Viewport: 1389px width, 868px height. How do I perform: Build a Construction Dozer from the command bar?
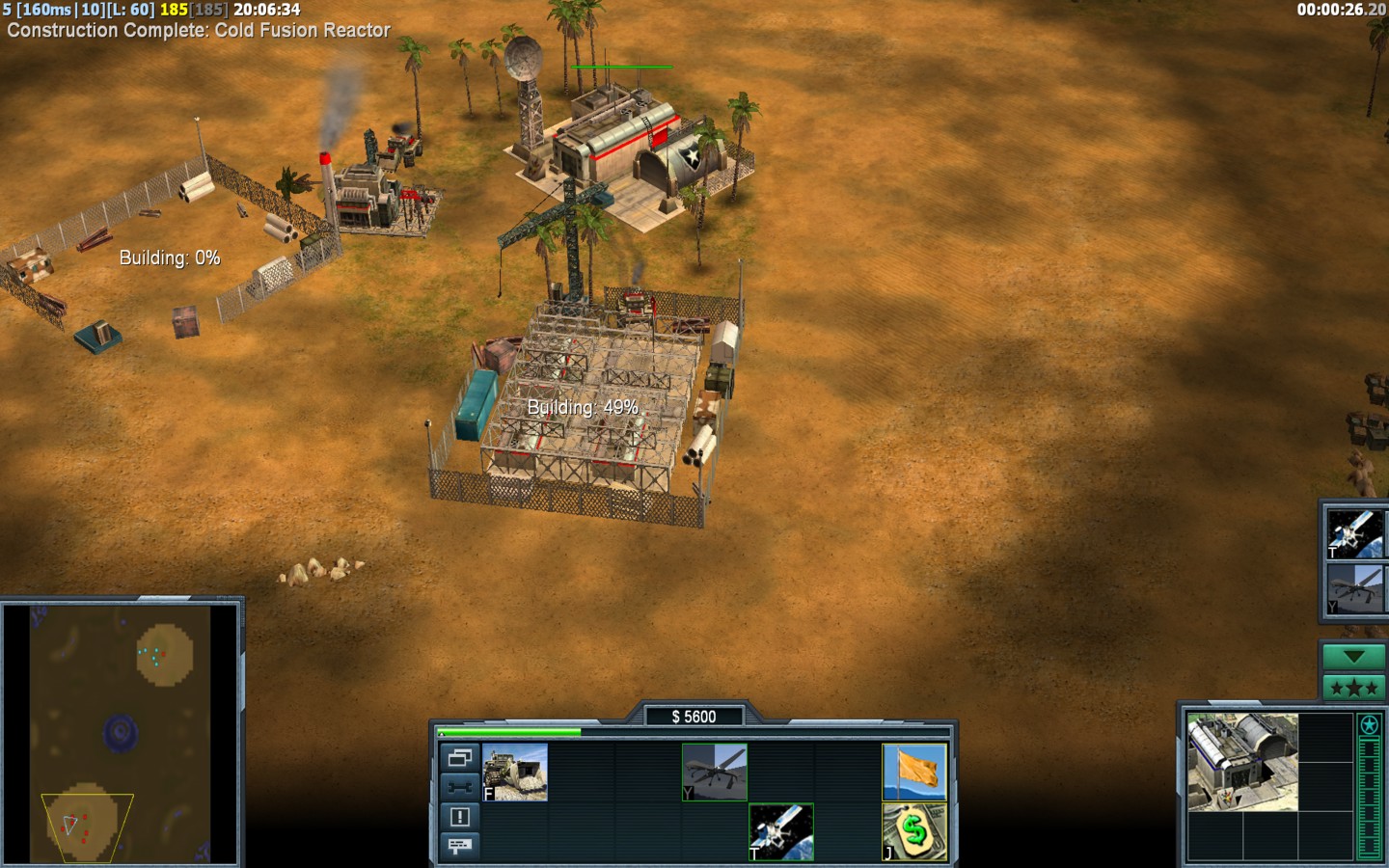pyautogui.click(x=516, y=772)
